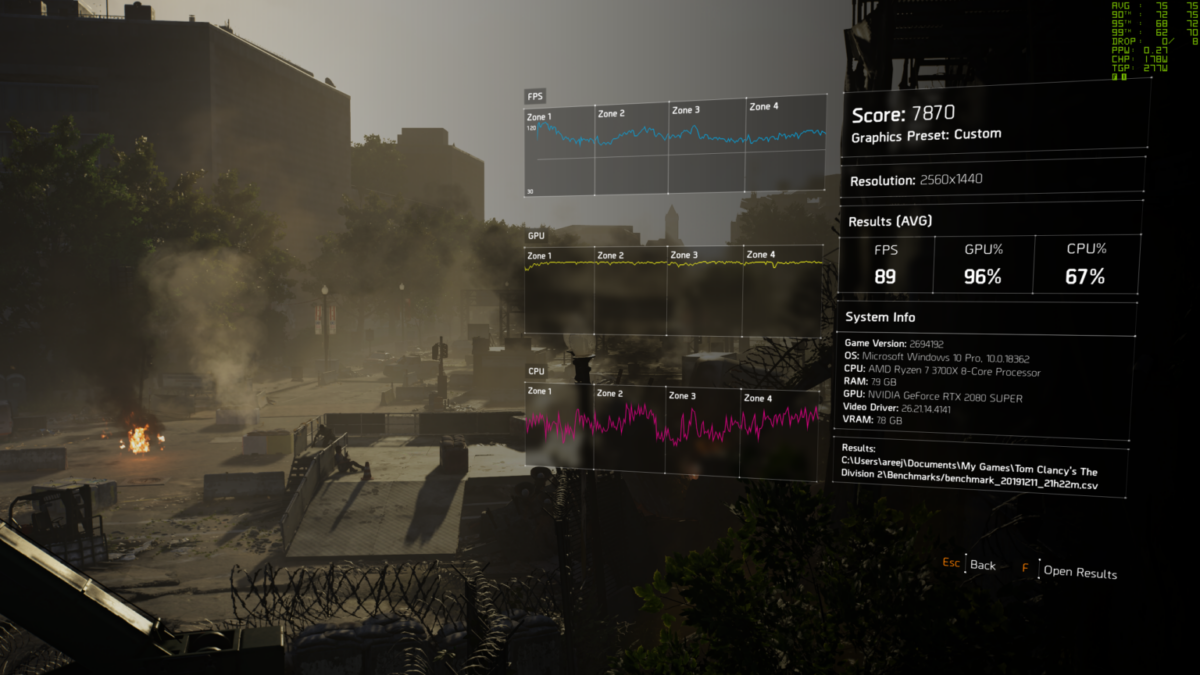Choose Open Results for the benchmark
The height and width of the screenshot is (675, 1200).
[1079, 572]
